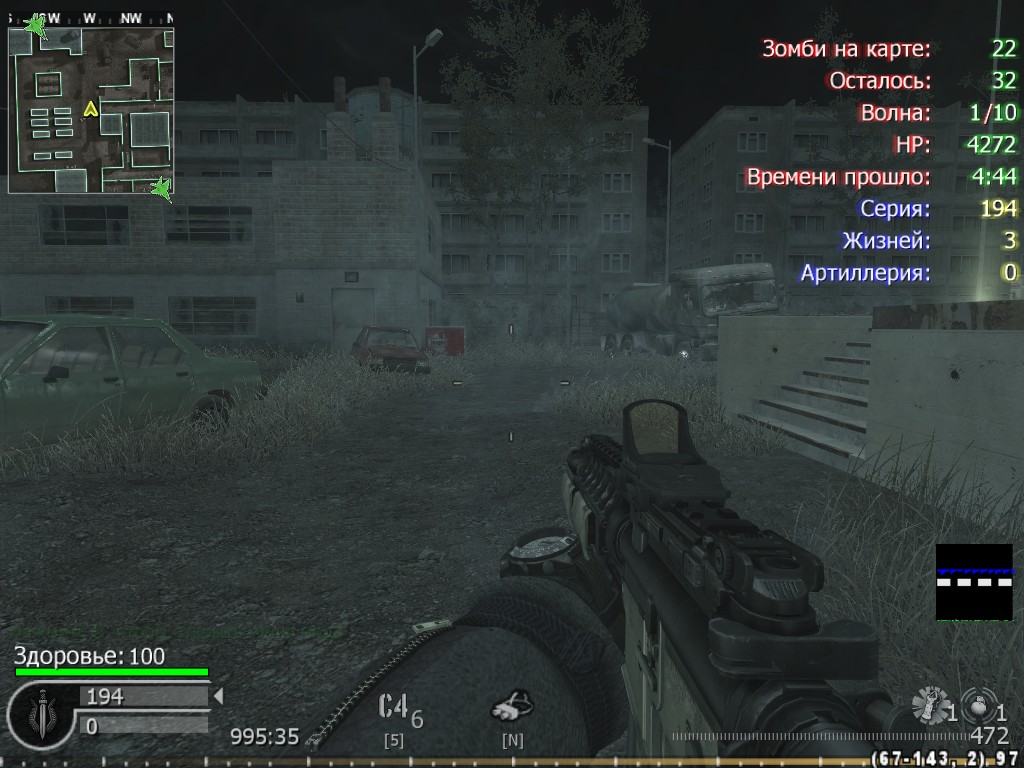Select the green aircraft marker at minimap's bottom-right corner
Screen dimensions: 1024x768
pos(160,187)
